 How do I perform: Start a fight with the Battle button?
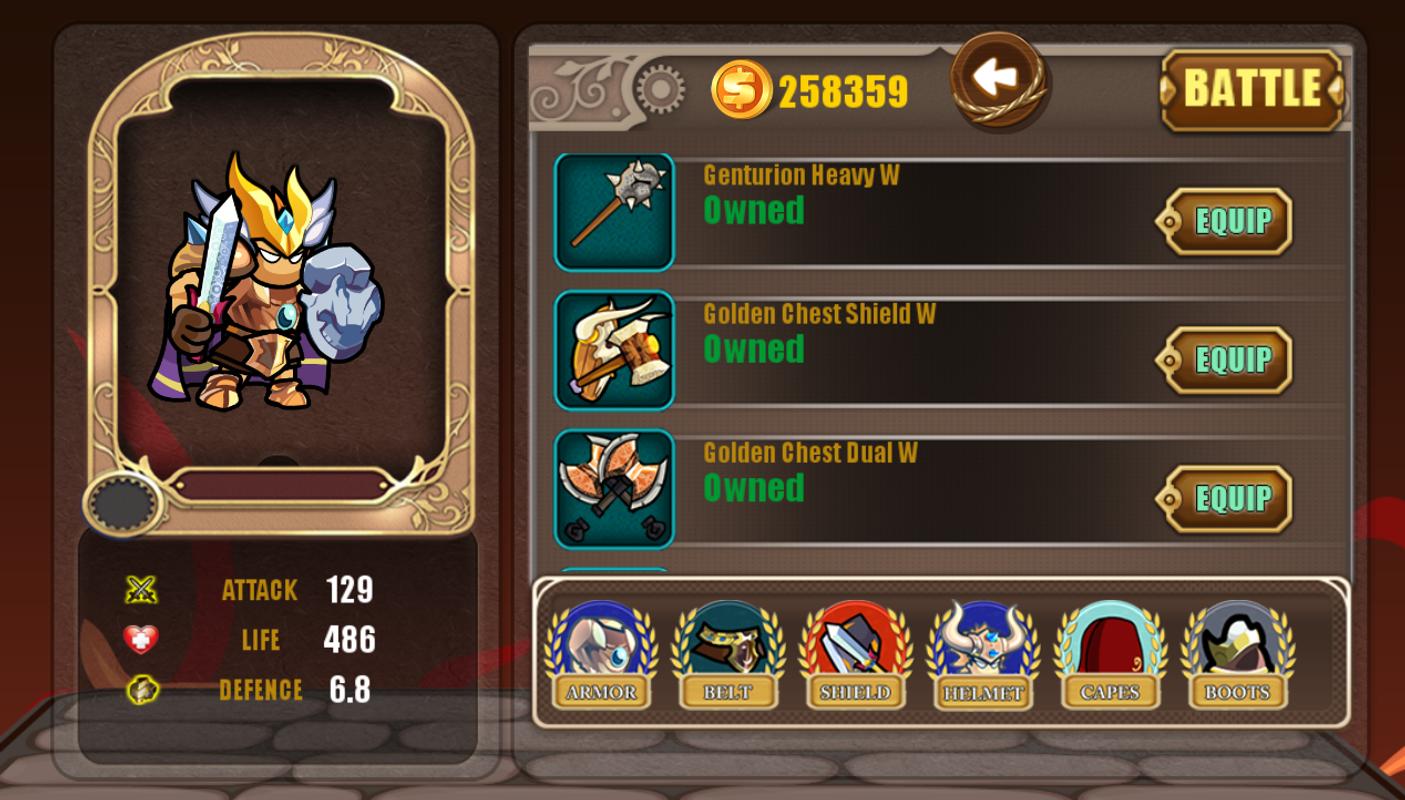click(x=1251, y=90)
